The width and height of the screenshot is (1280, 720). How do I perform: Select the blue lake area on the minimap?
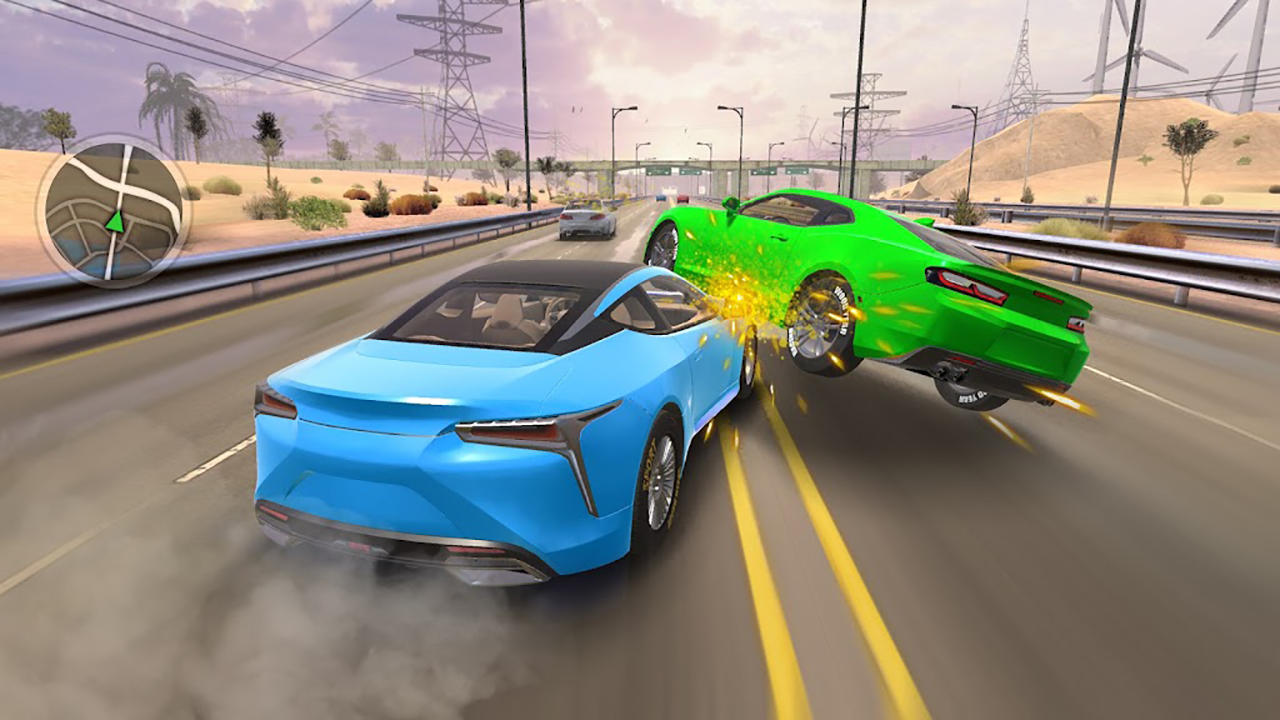tap(85, 252)
